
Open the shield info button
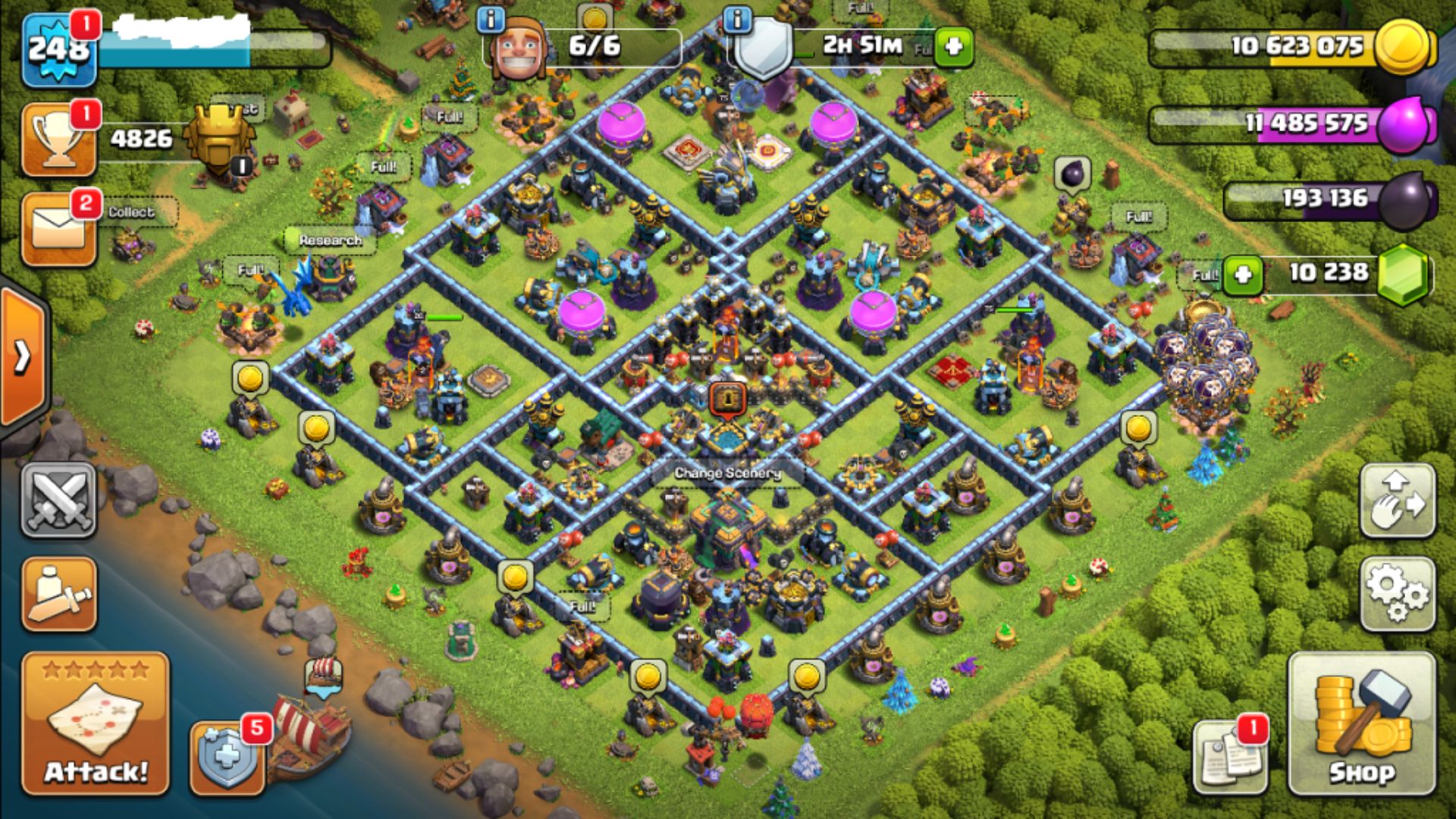737,20
